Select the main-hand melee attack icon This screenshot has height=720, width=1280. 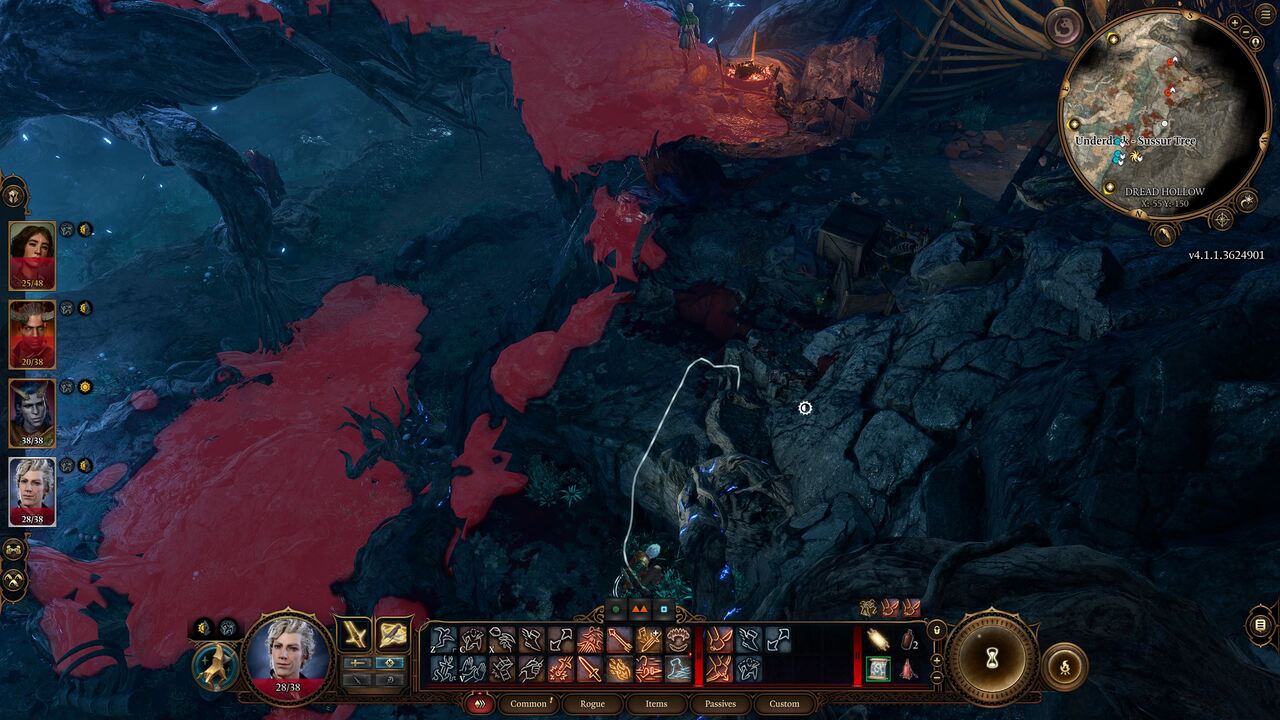pyautogui.click(x=590, y=670)
